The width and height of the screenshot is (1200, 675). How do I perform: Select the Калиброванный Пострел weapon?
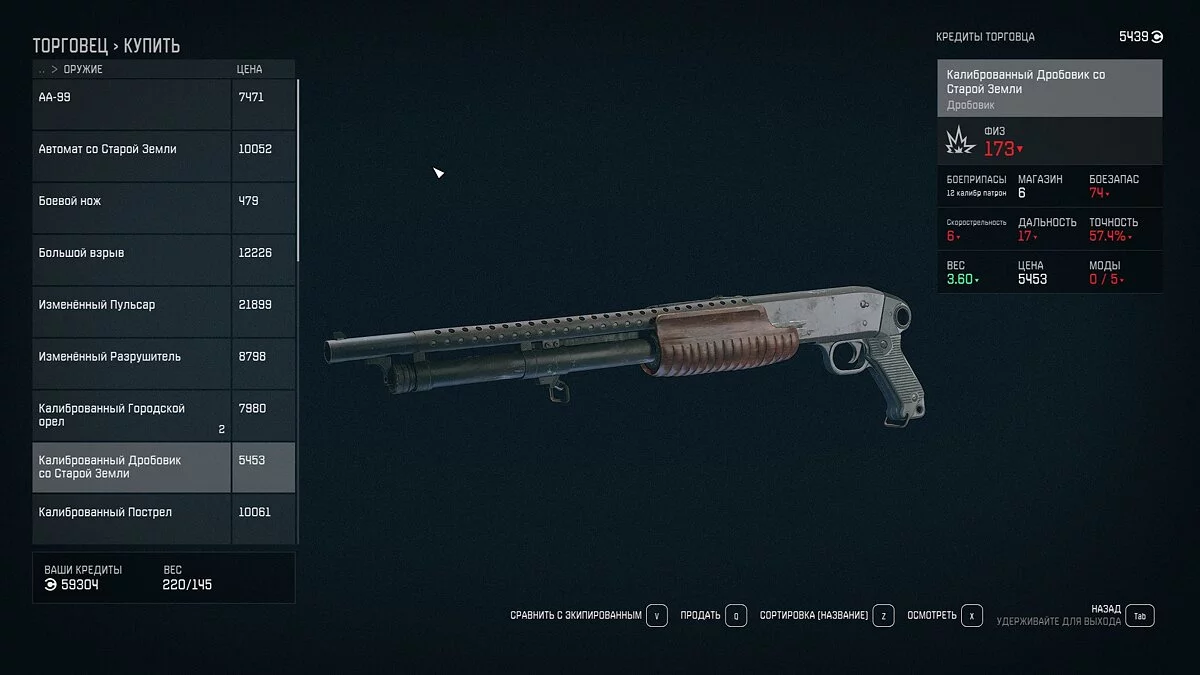pos(133,513)
